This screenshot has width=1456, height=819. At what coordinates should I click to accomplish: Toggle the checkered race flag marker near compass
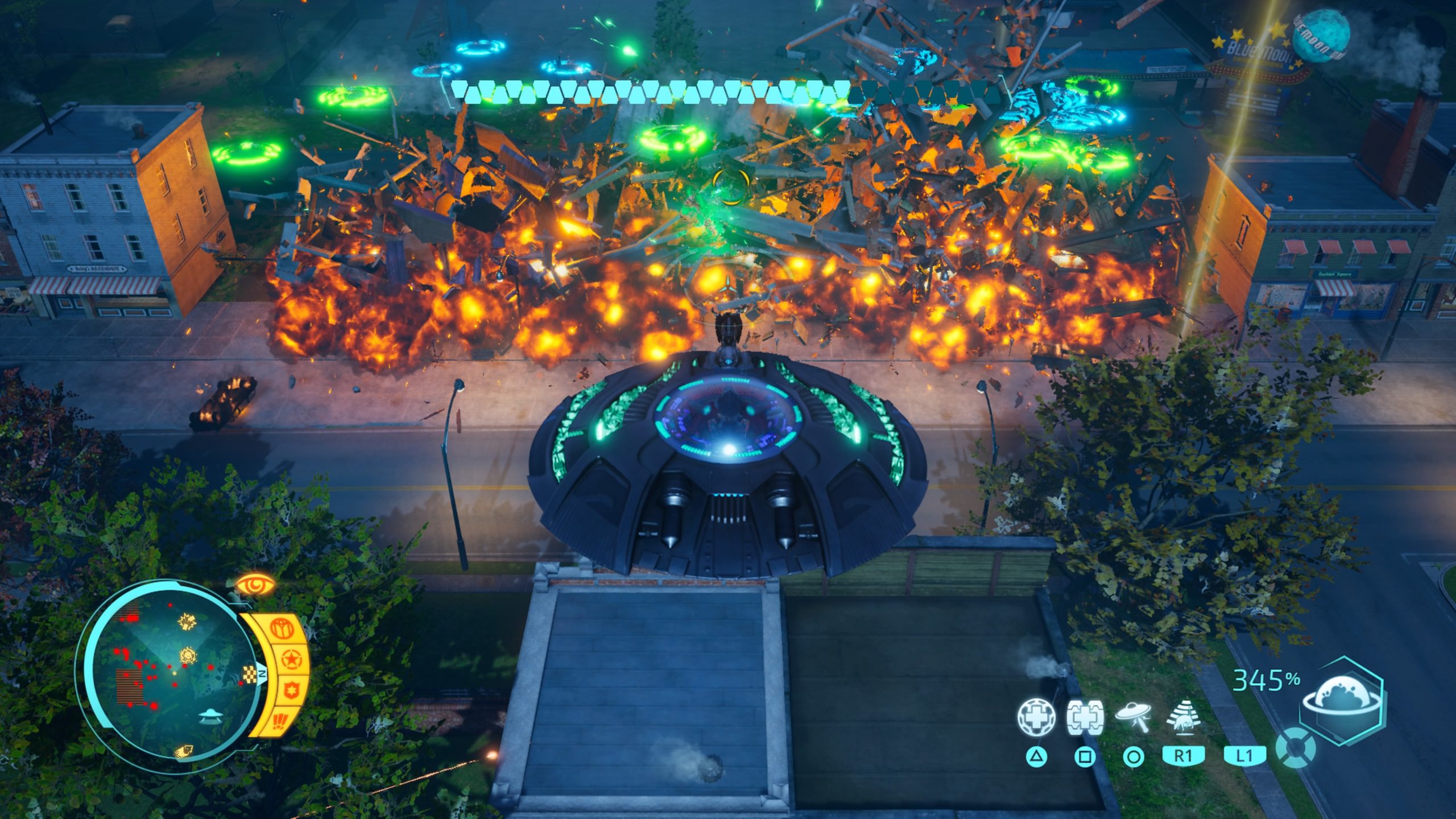point(249,674)
